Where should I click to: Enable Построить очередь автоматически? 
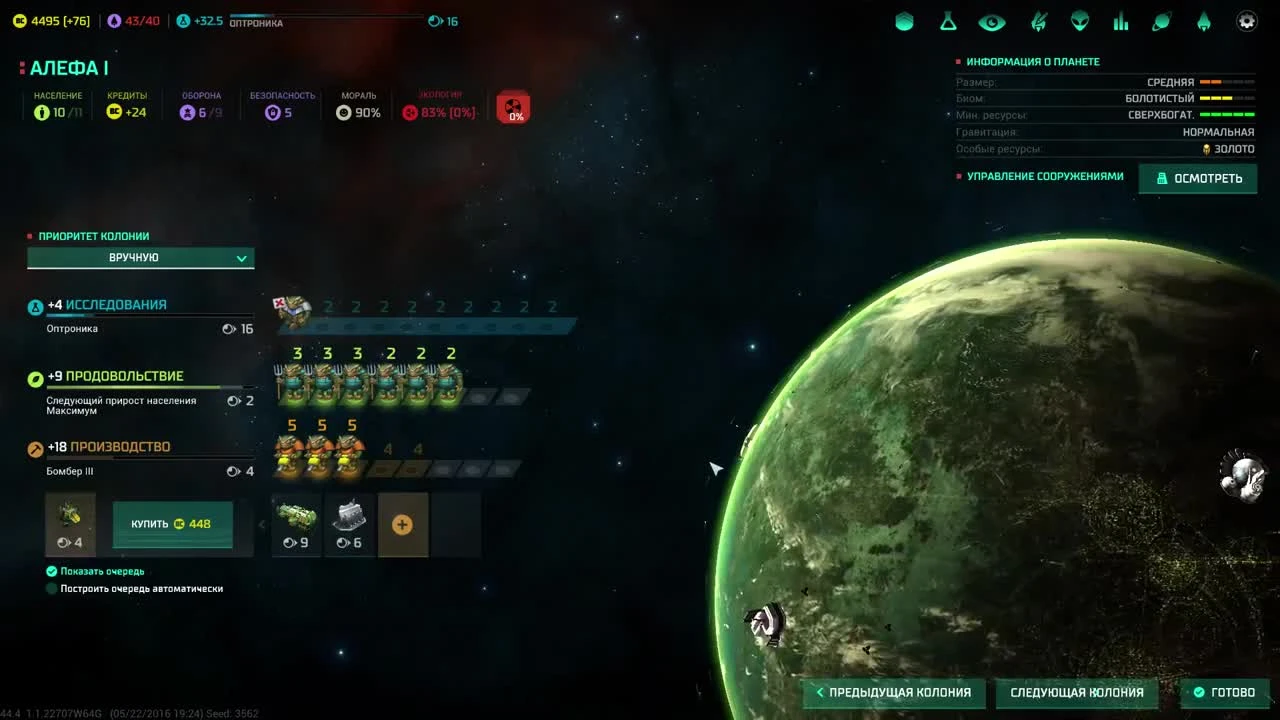pyautogui.click(x=51, y=588)
